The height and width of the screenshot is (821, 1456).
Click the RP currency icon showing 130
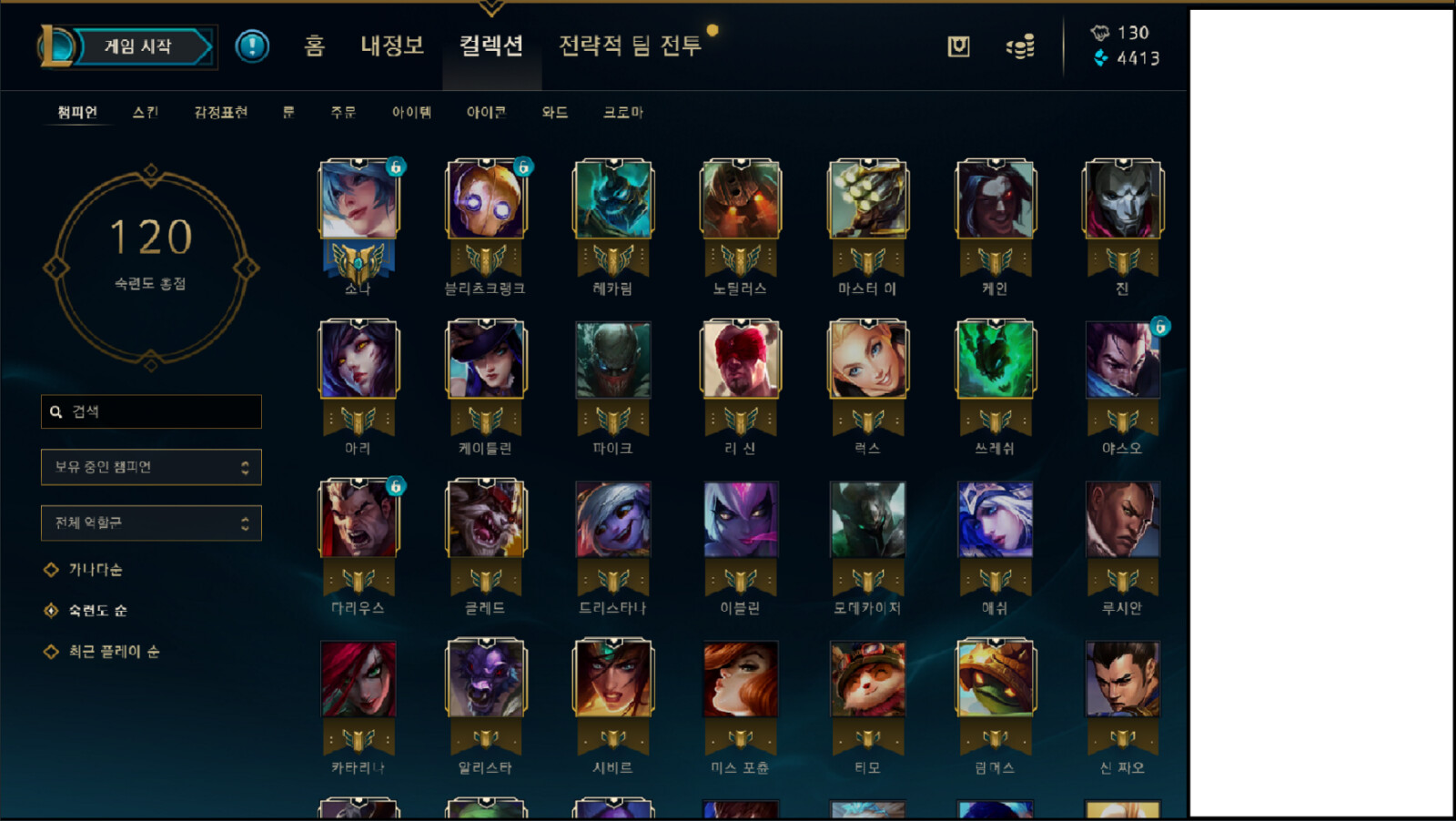coord(1098,33)
